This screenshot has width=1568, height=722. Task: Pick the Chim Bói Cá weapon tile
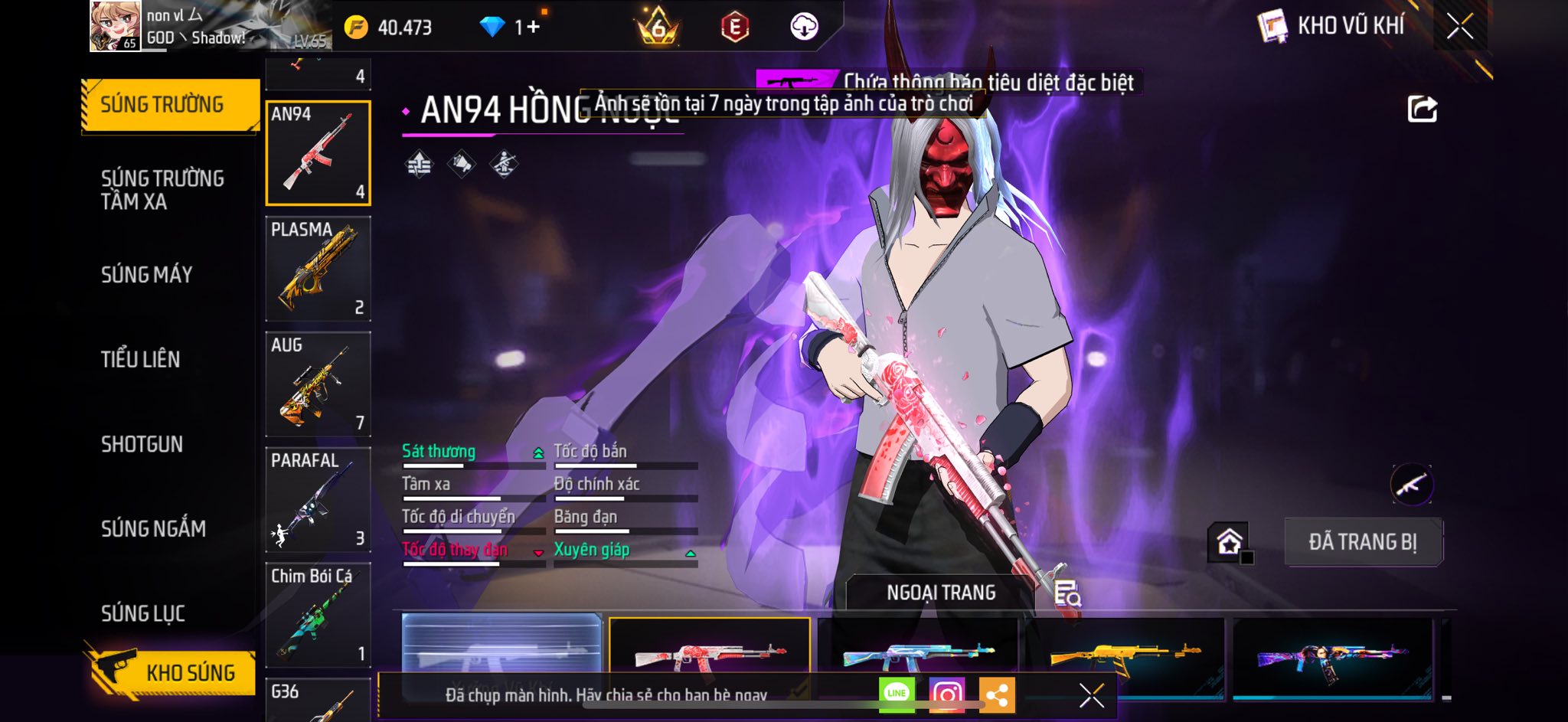click(318, 616)
